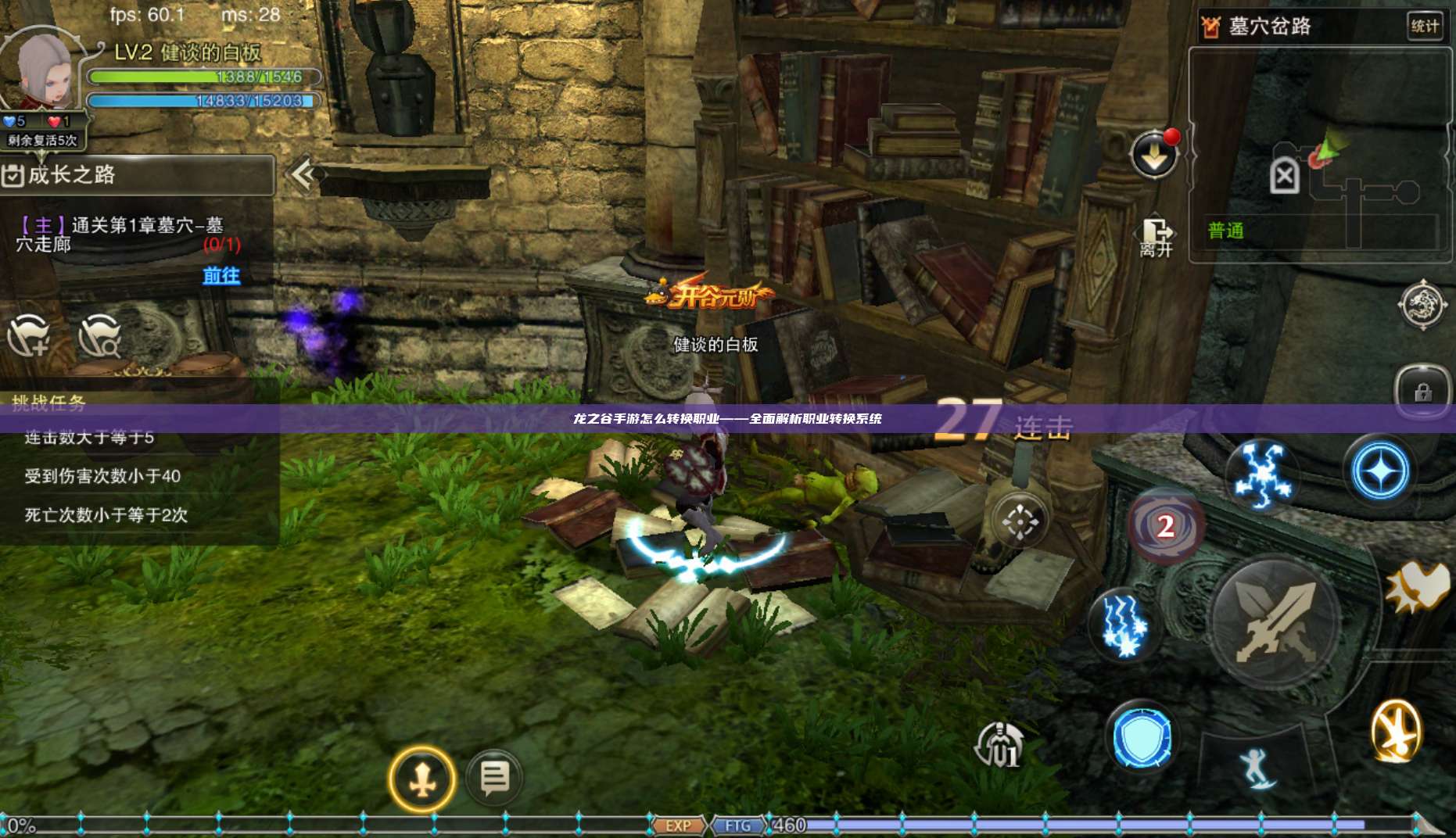Tap the dodge jump skill icon
The image size is (1456, 838).
coord(1257,767)
